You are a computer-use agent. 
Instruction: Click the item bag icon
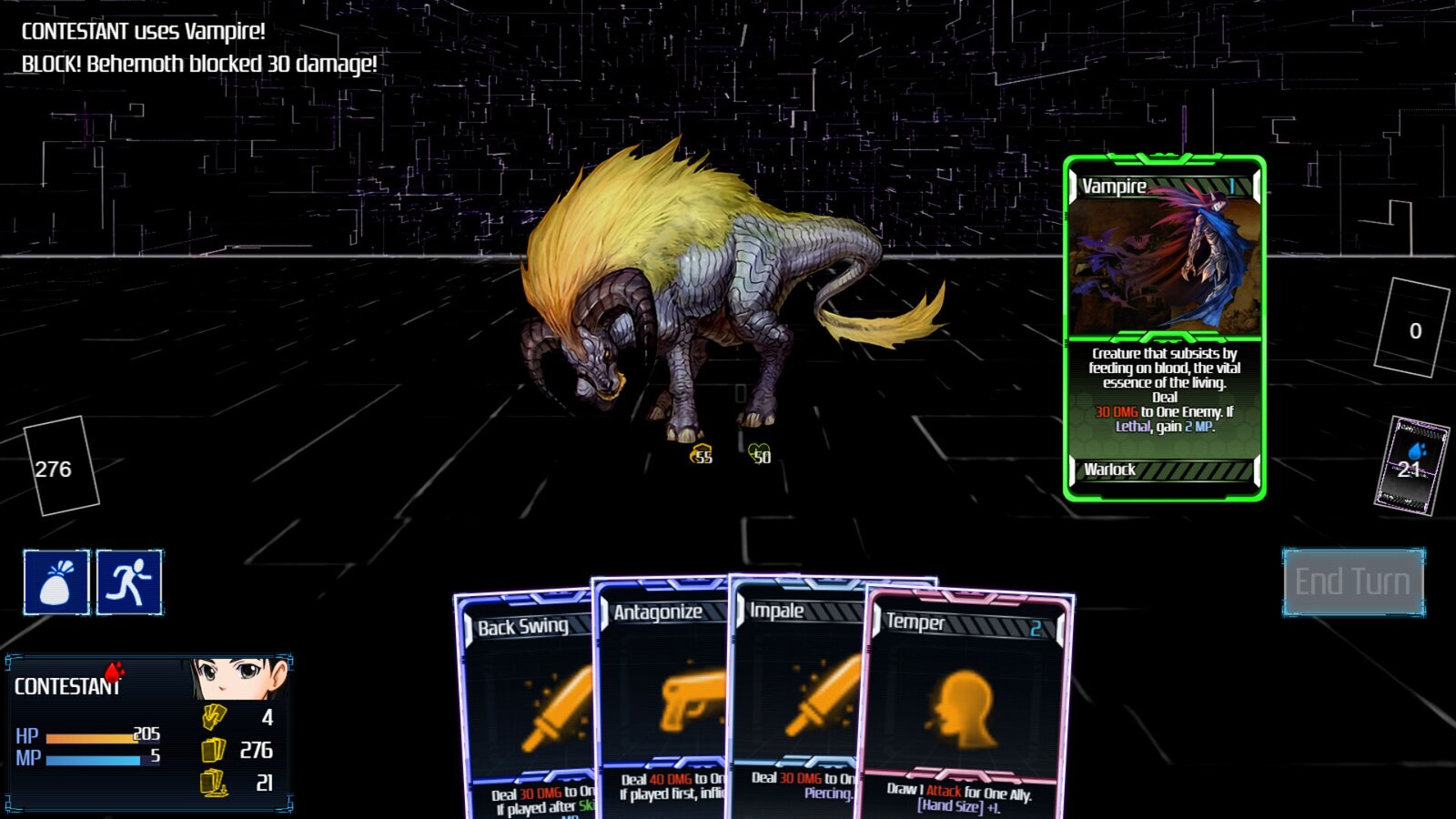(x=56, y=581)
